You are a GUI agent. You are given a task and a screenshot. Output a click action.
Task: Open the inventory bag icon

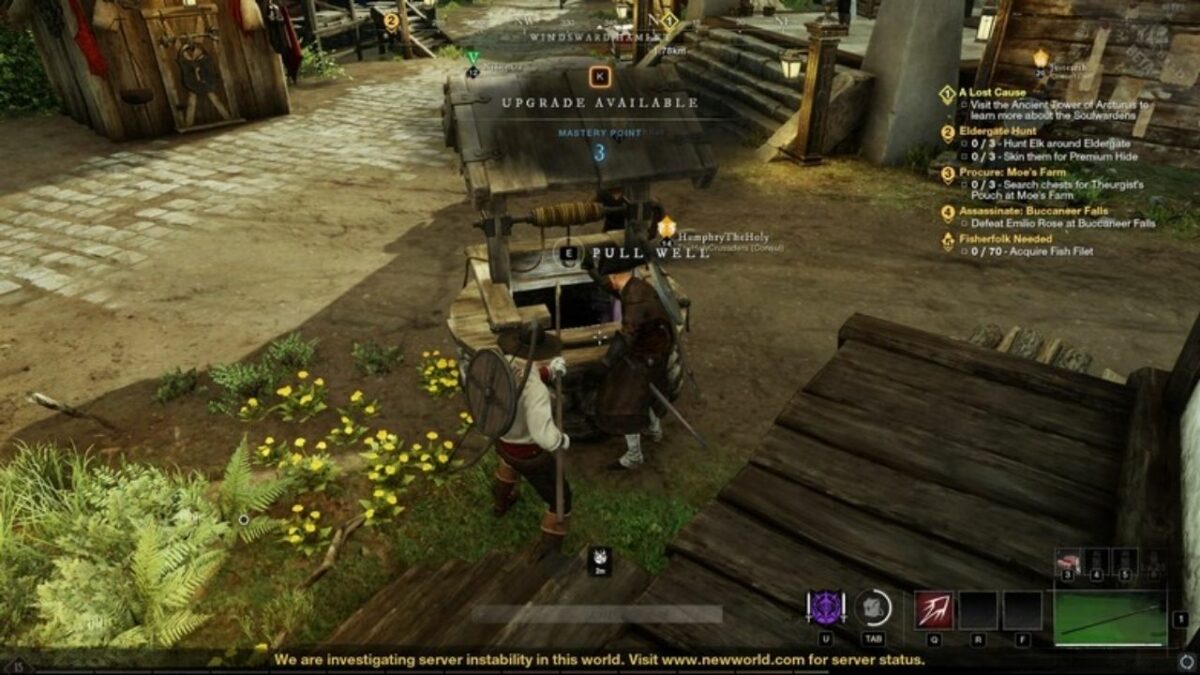[x=874, y=608]
